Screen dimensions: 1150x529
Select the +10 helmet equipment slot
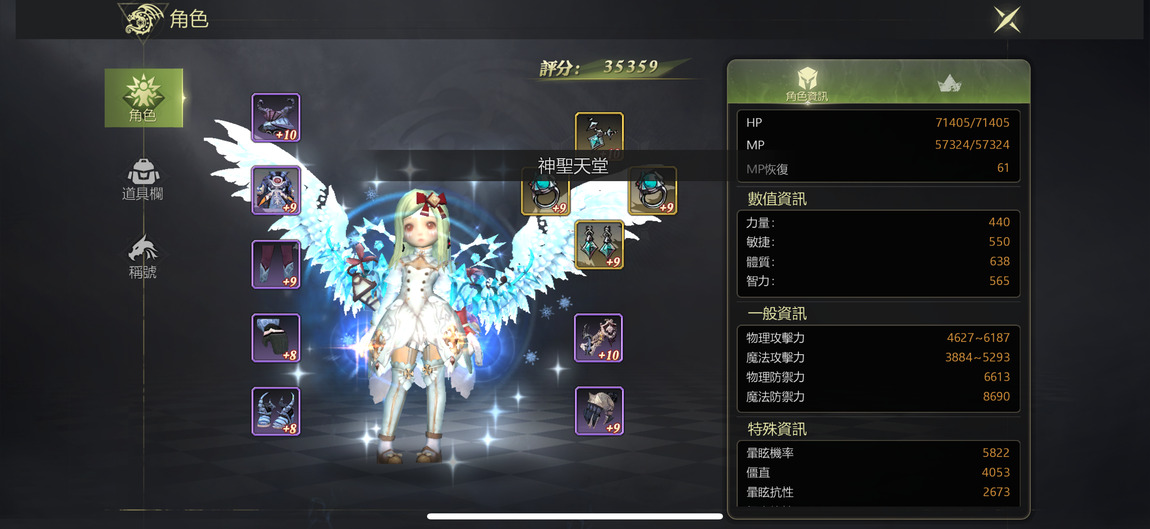click(x=276, y=118)
